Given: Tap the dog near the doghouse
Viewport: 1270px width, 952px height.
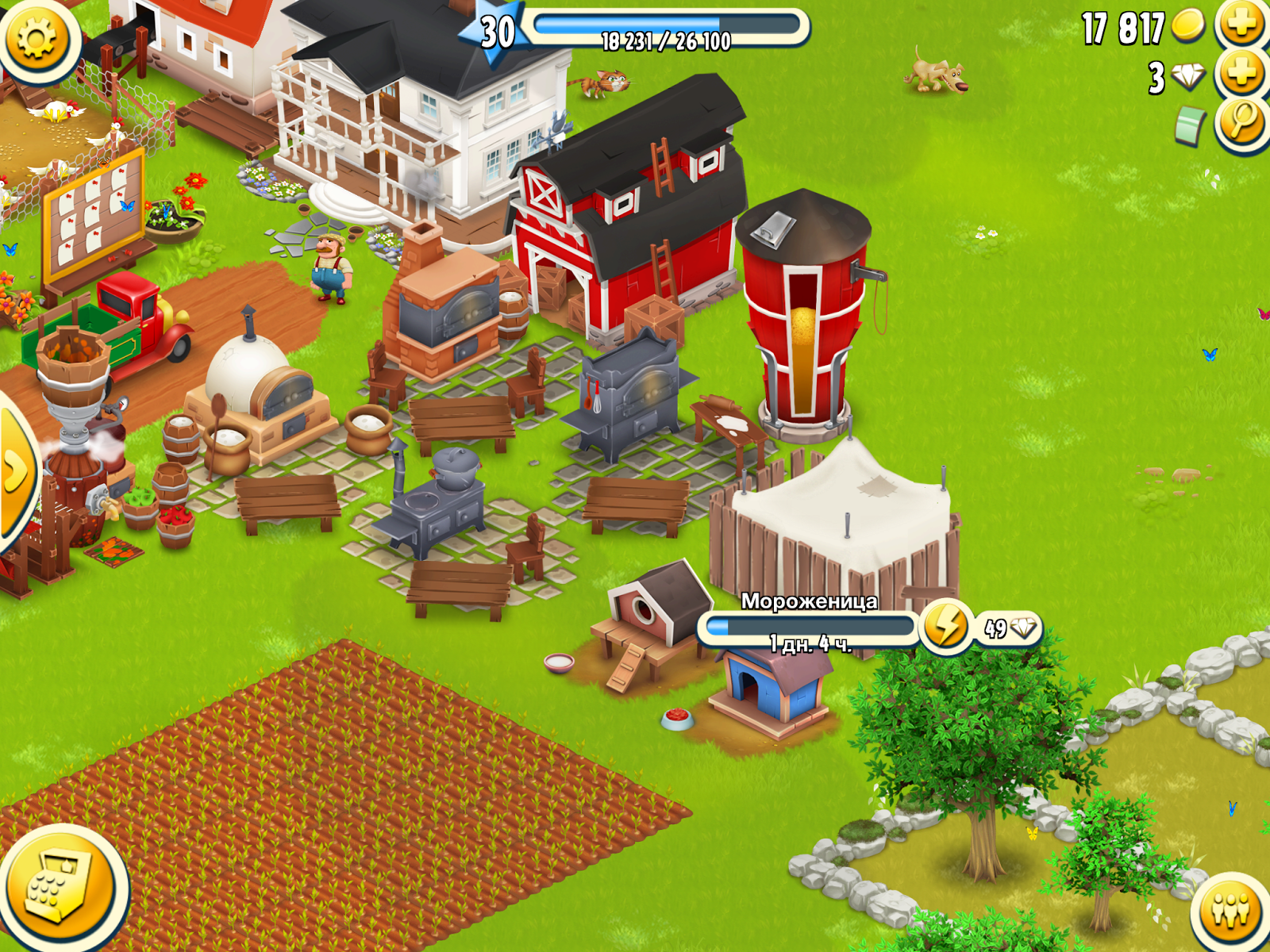Looking at the screenshot, I should tap(937, 75).
